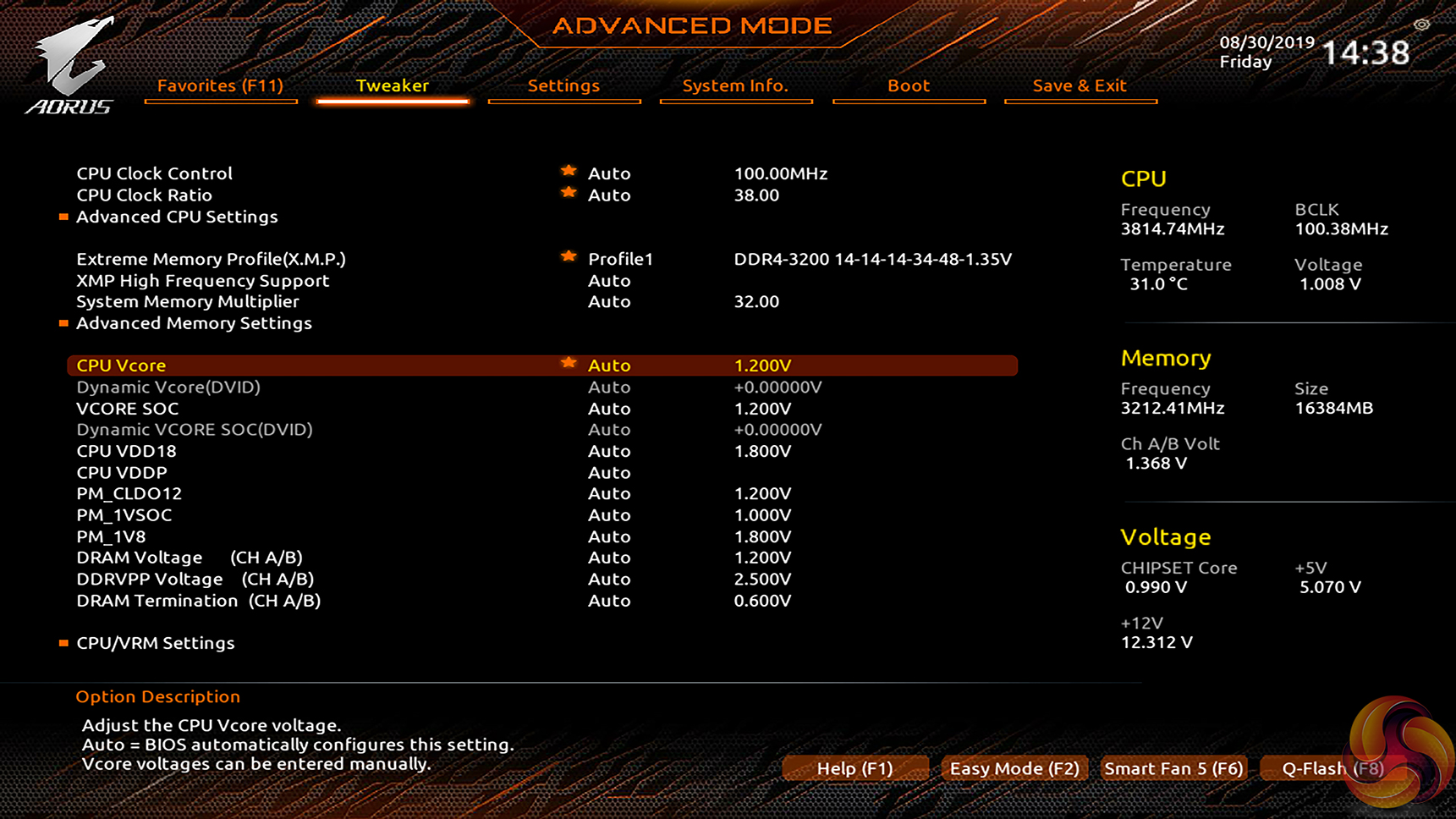Select the Tweaker tab
The width and height of the screenshot is (1456, 819).
tap(393, 85)
